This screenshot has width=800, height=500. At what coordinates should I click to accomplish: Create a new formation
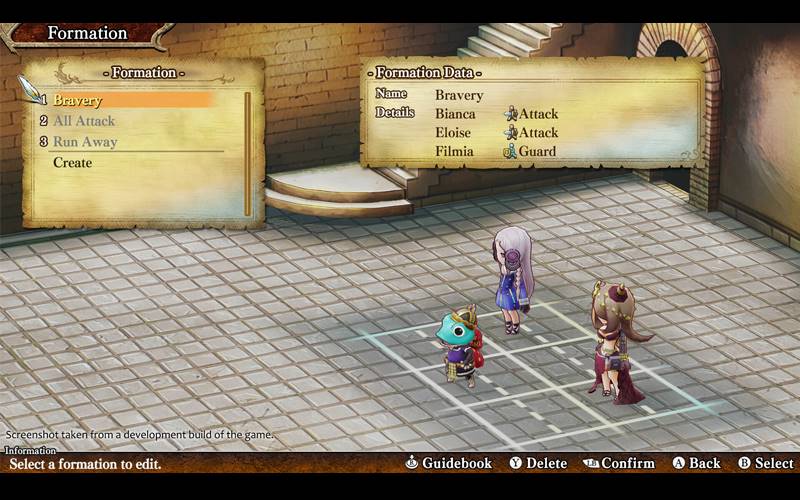pos(72,163)
